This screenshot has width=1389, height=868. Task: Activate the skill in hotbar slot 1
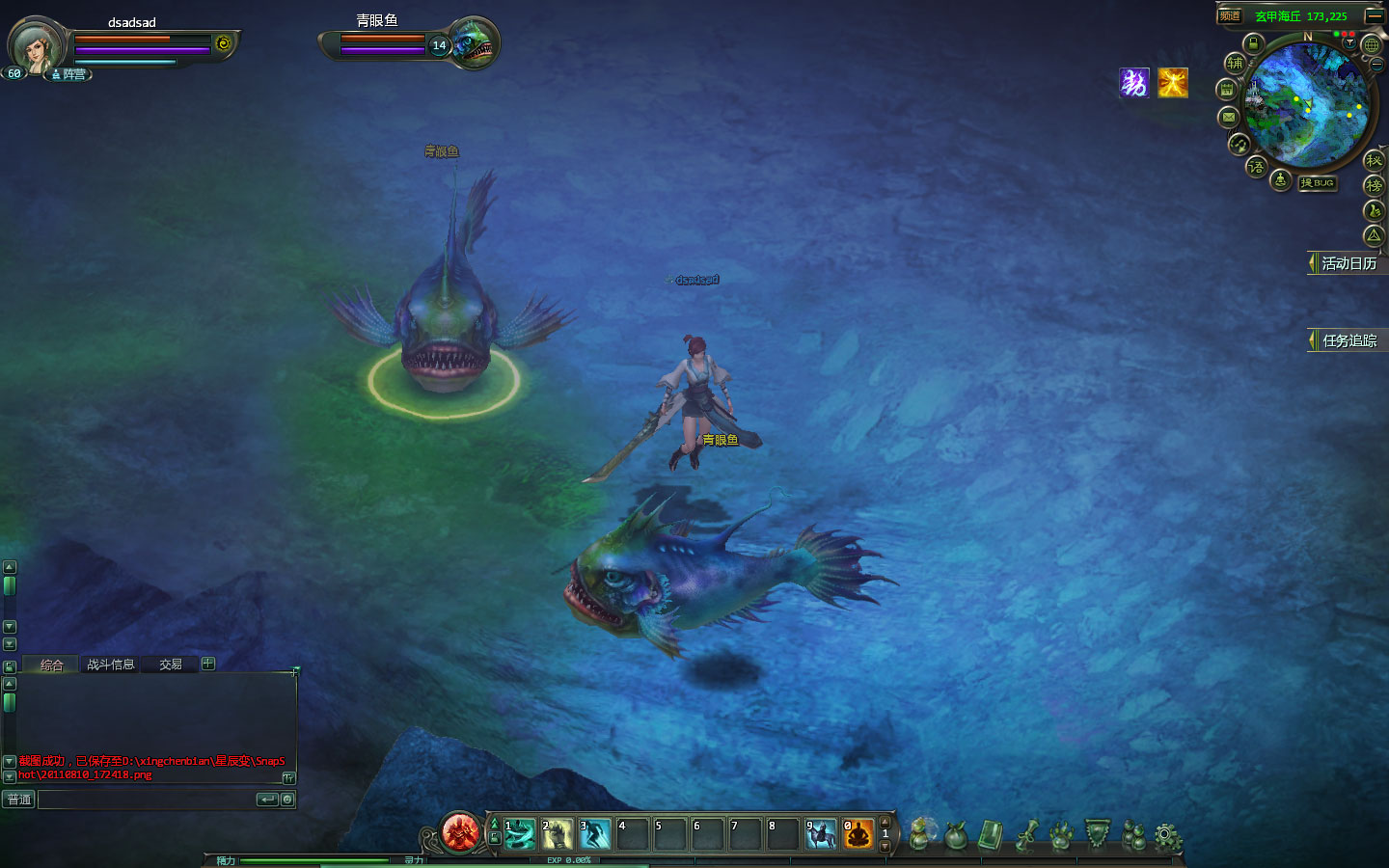point(520,833)
